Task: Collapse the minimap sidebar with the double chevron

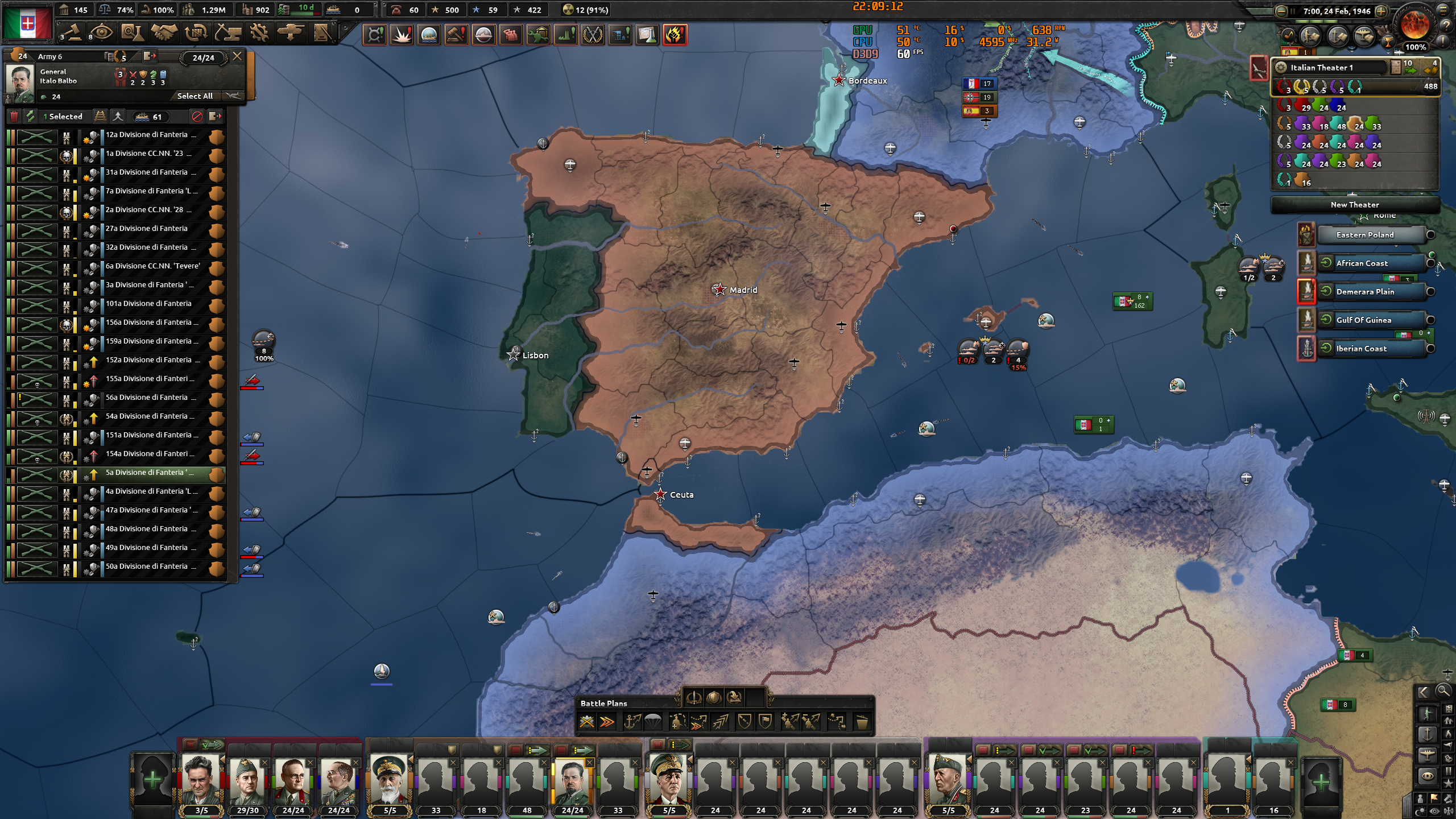Action: [1424, 692]
